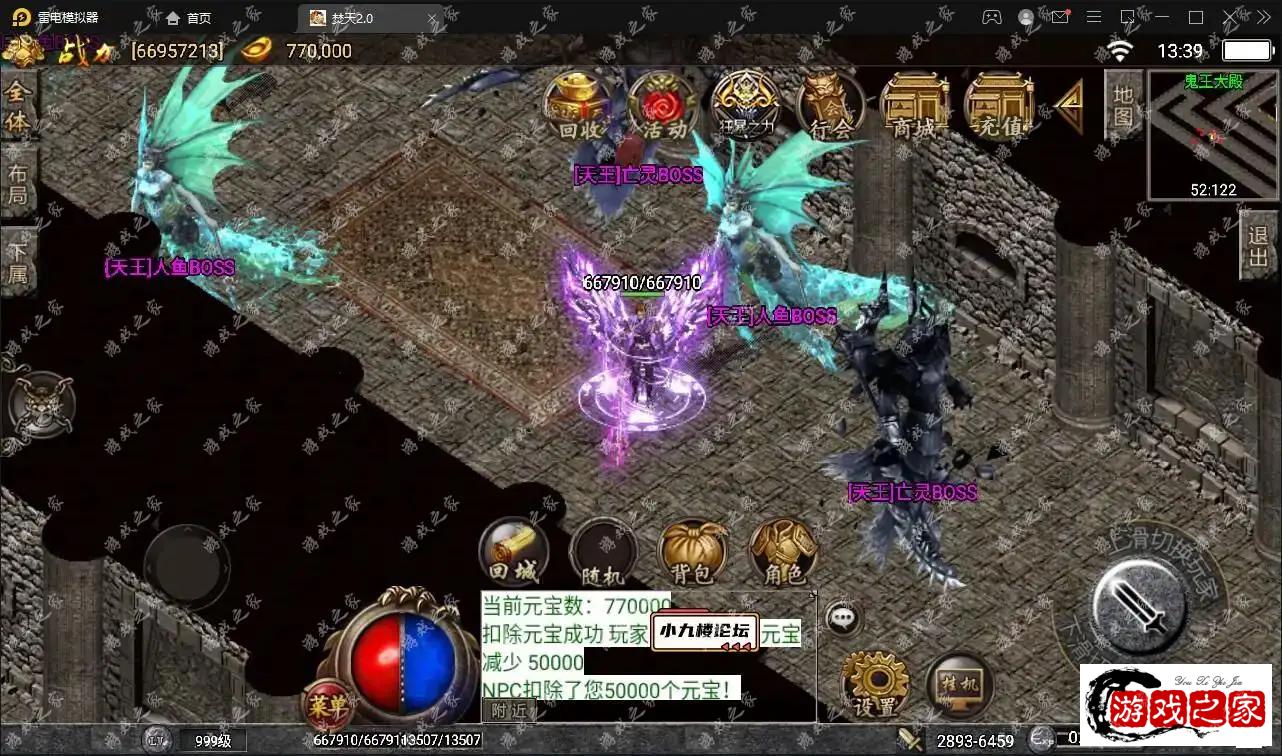This screenshot has width=1282, height=756.
Task: Open the 活动 events icon
Action: click(662, 105)
